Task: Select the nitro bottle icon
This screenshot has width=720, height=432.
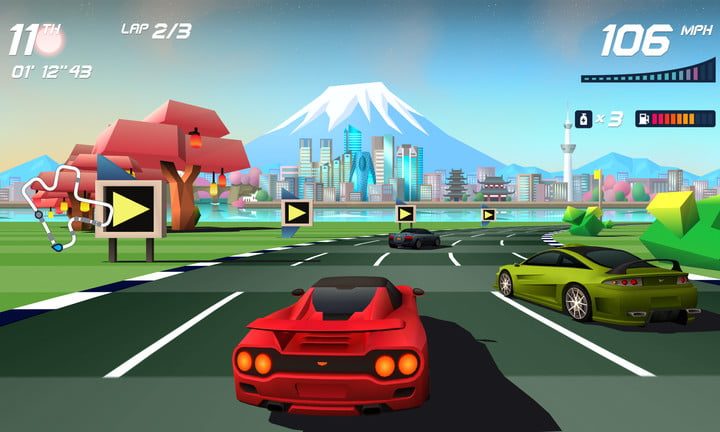Action: (580, 118)
